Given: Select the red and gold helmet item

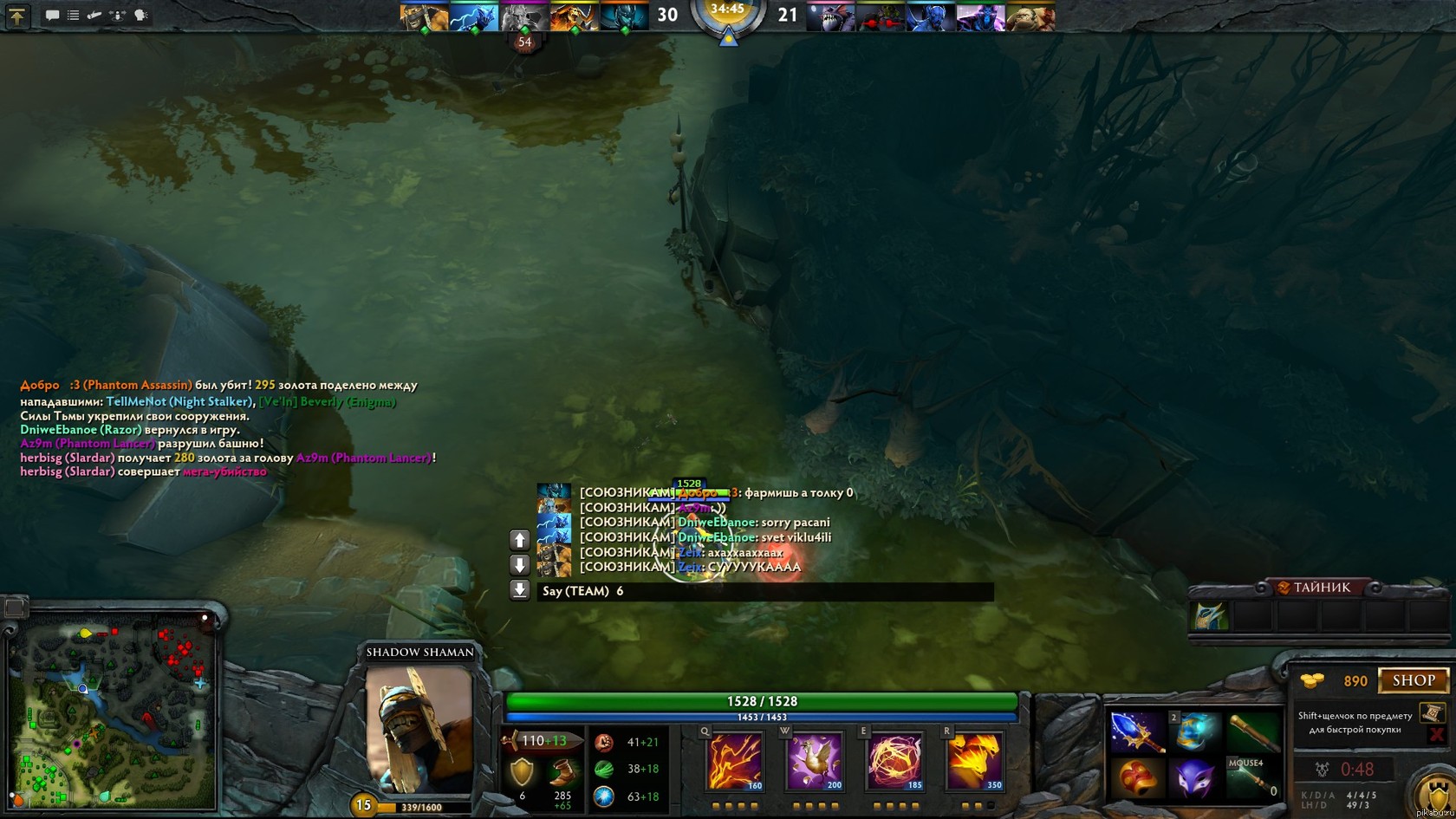Looking at the screenshot, I should coord(1135,777).
